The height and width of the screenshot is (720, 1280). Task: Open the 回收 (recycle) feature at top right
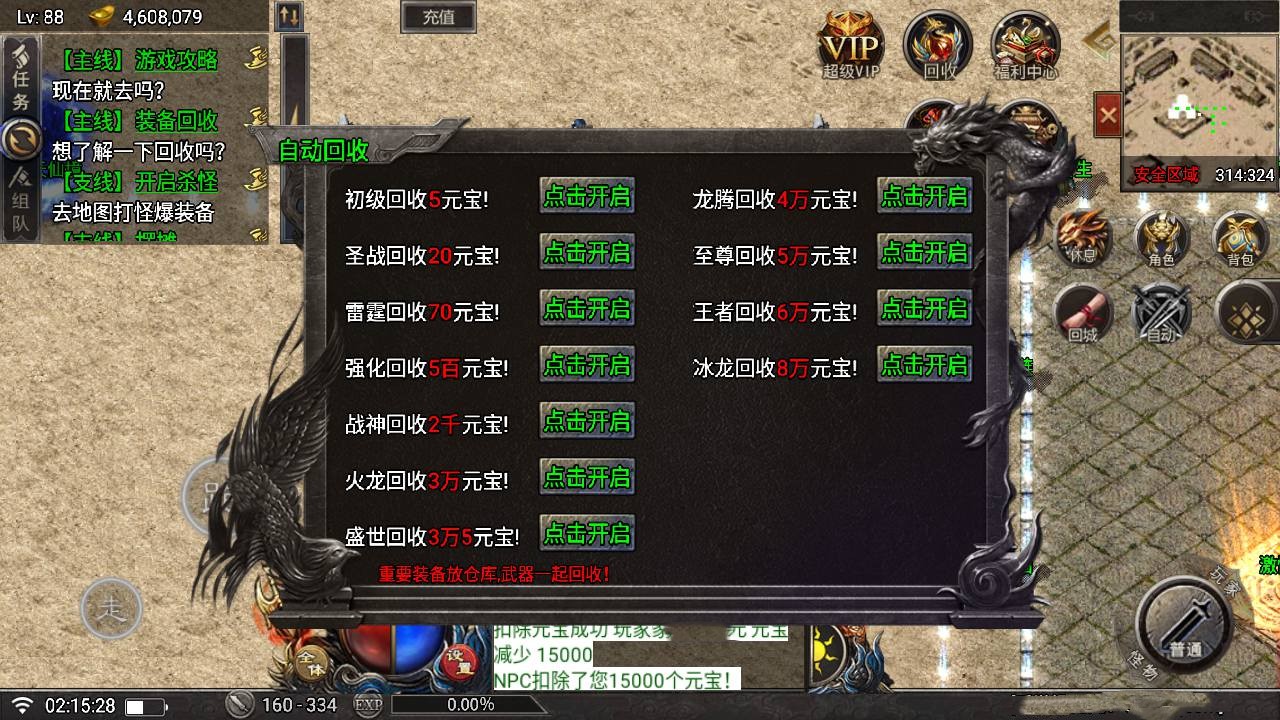(936, 45)
